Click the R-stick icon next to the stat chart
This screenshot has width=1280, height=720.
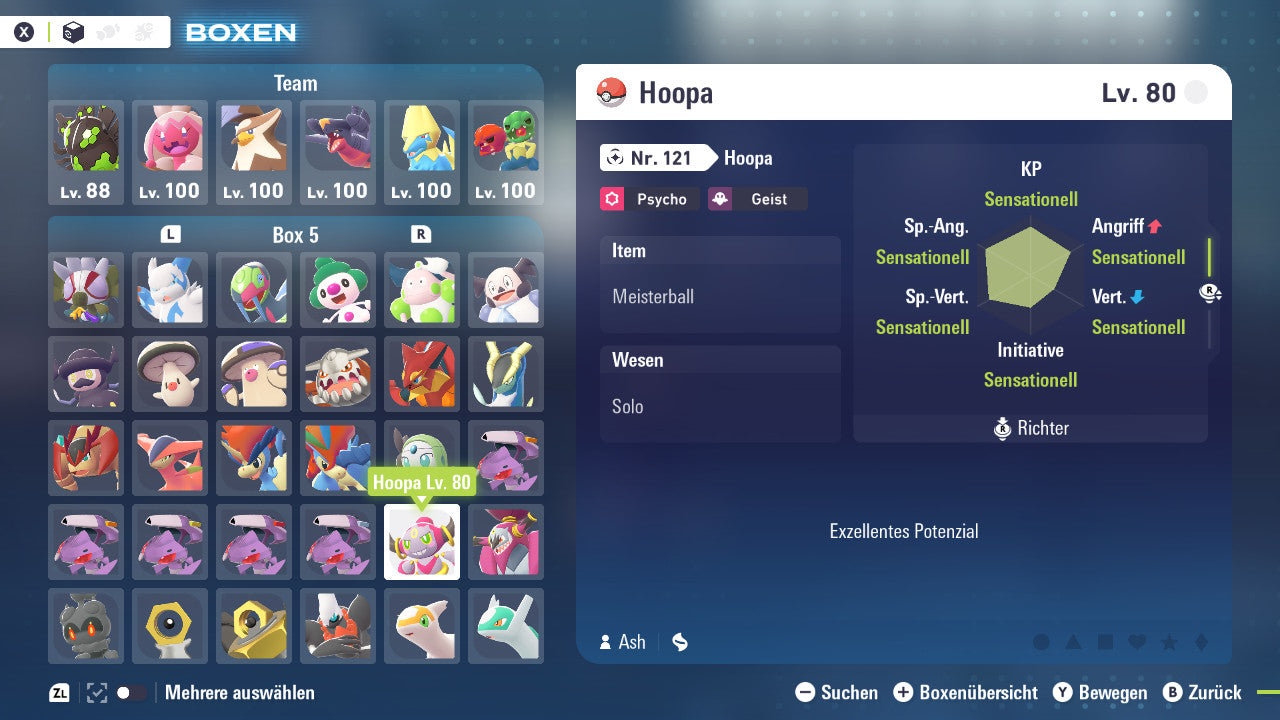click(x=1210, y=293)
